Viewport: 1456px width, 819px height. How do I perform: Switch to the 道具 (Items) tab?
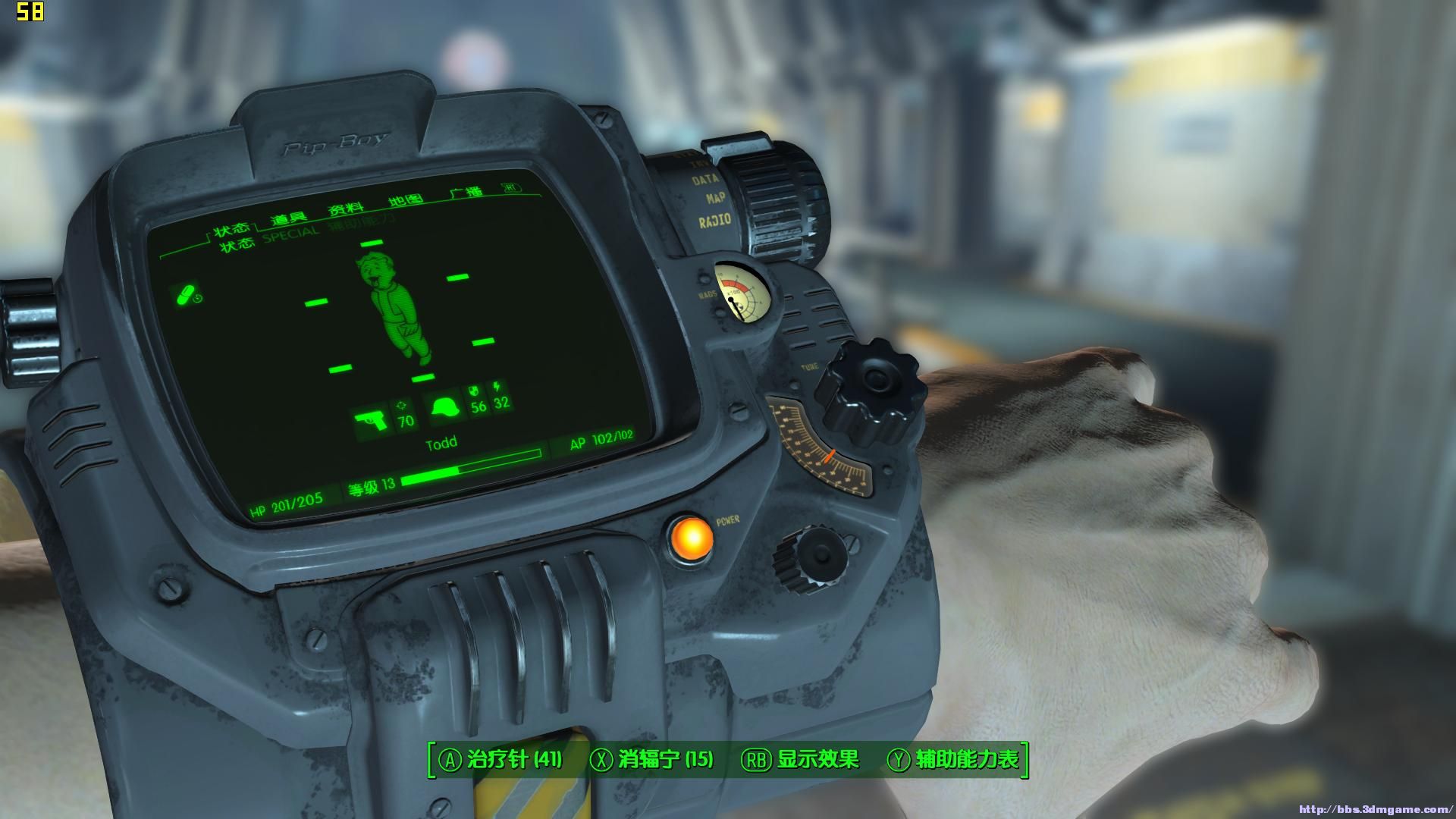(288, 219)
